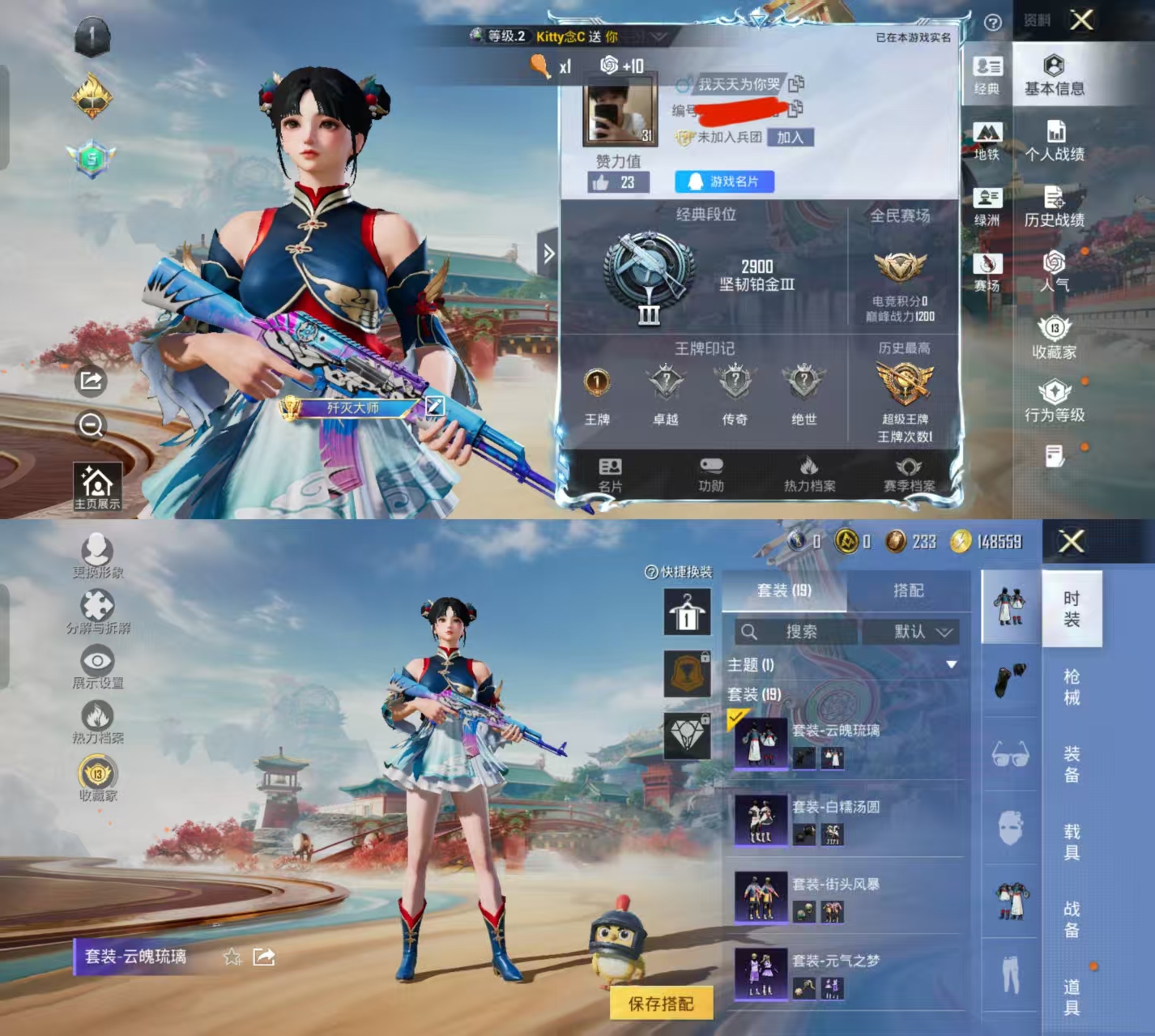
Task: Close the profile info panel
Action: point(1081,20)
